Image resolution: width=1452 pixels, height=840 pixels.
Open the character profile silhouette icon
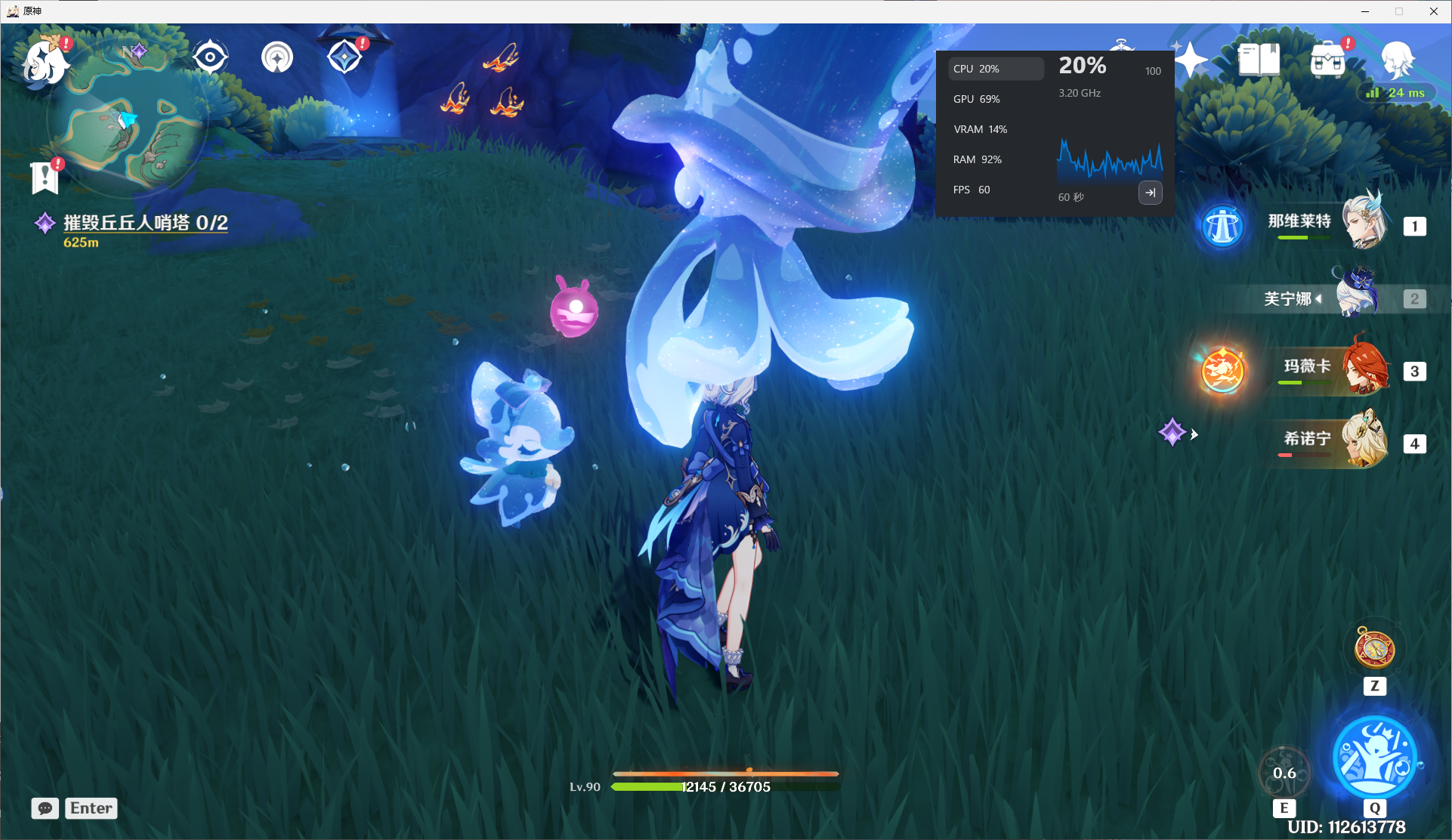[x=1397, y=60]
